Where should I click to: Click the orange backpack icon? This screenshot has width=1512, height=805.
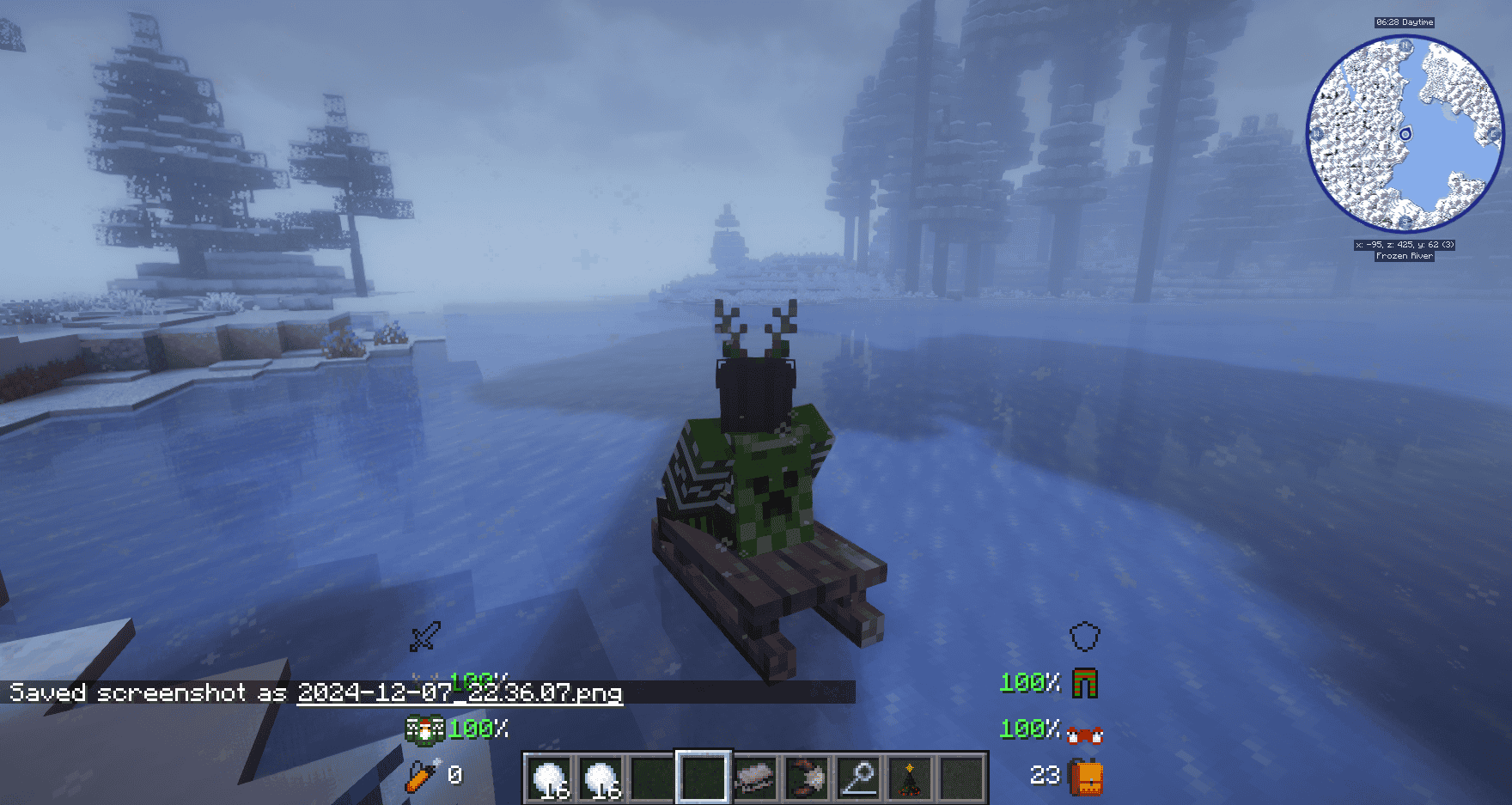1085,777
